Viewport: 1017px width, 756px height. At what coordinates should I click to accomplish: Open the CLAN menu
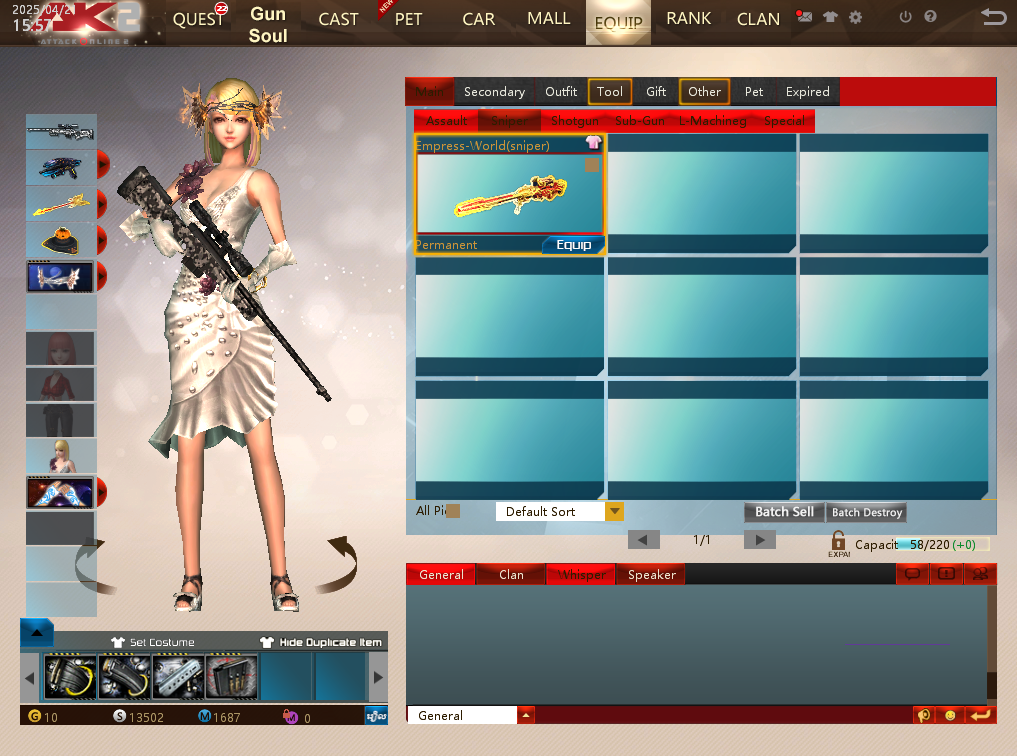tap(758, 20)
